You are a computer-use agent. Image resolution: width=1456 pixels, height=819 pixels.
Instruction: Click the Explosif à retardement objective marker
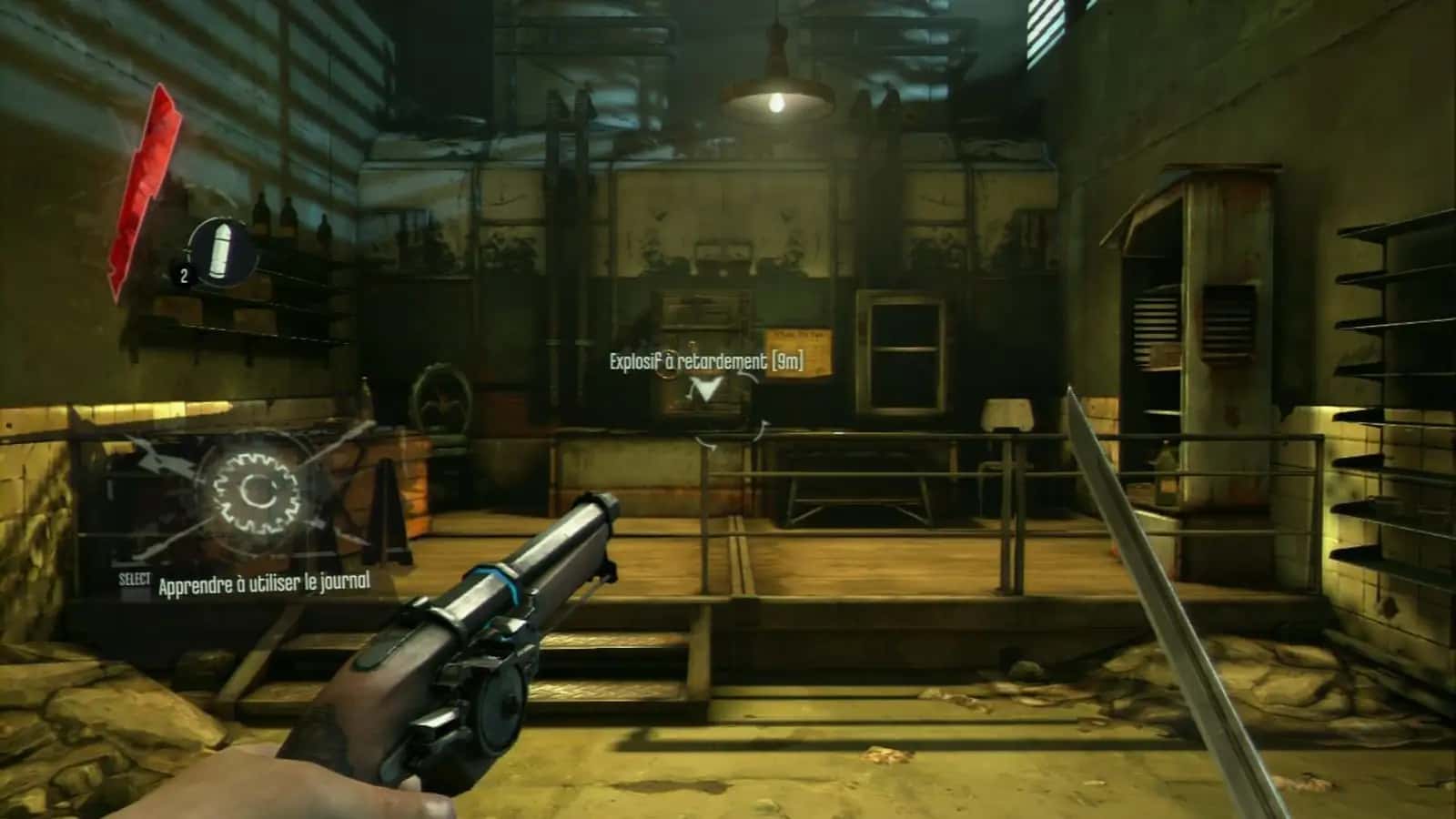click(706, 391)
